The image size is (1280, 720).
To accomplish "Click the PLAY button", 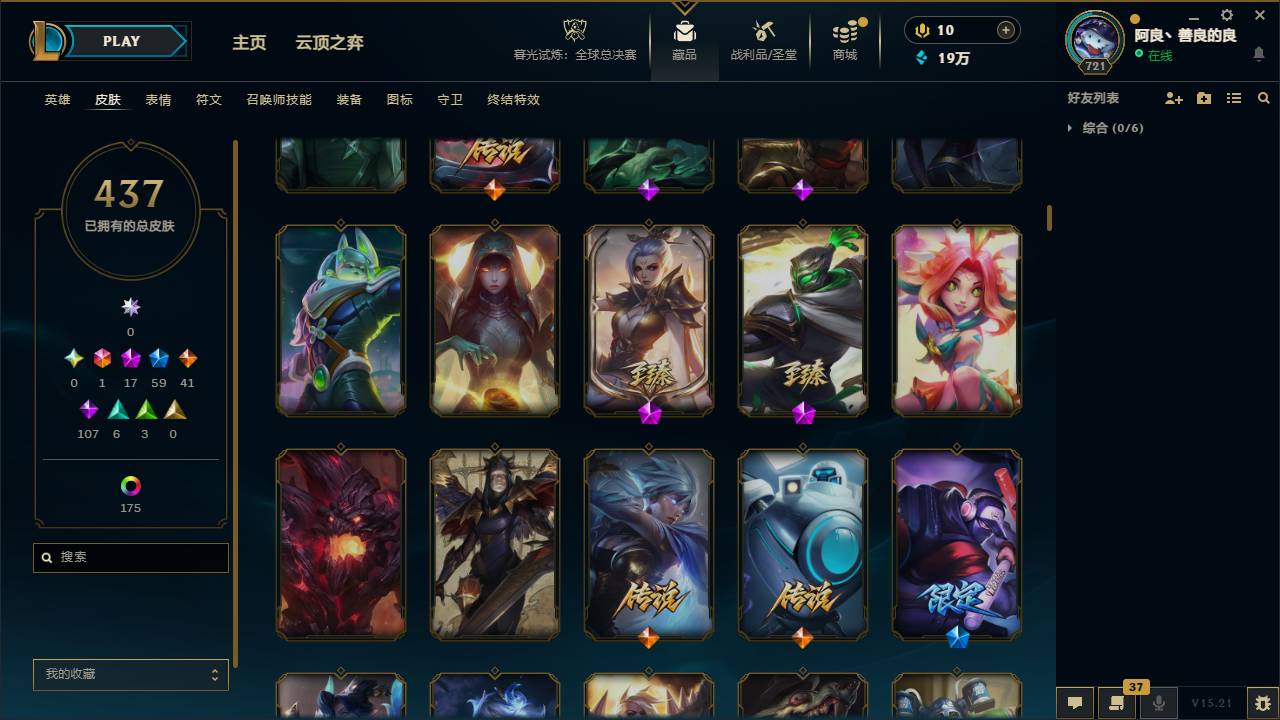I will click(x=120, y=41).
